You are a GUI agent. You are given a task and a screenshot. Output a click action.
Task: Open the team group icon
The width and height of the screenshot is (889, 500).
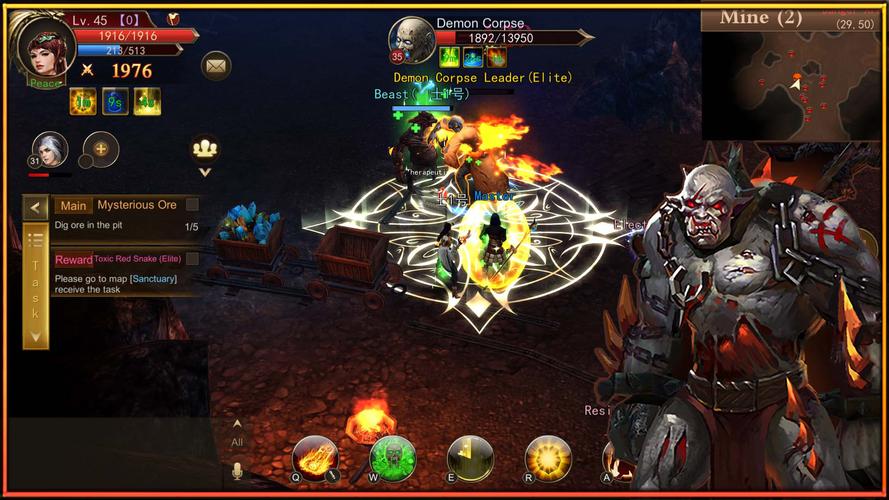coord(205,148)
